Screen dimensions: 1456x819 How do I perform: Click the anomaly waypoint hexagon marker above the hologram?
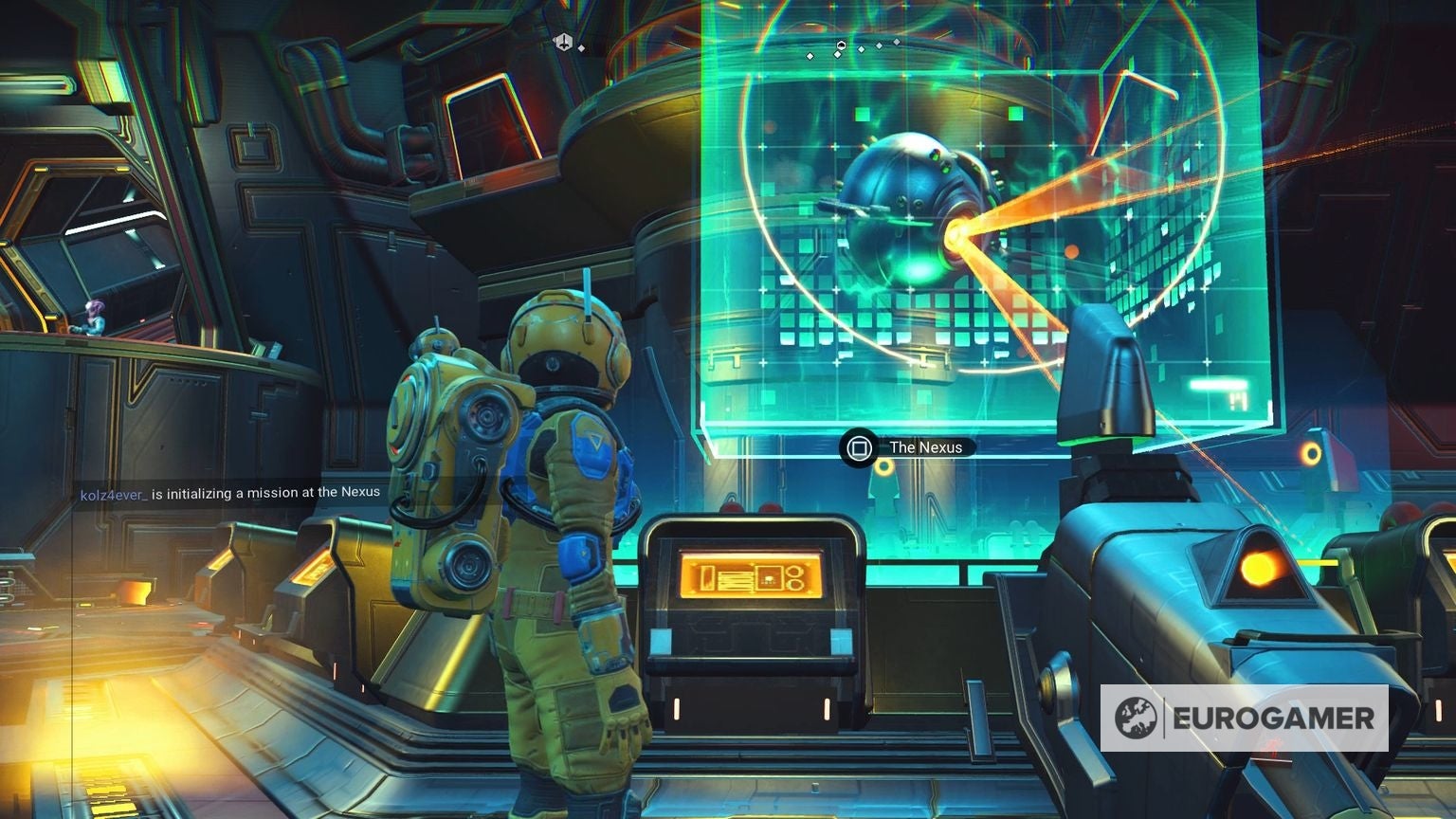pos(842,44)
